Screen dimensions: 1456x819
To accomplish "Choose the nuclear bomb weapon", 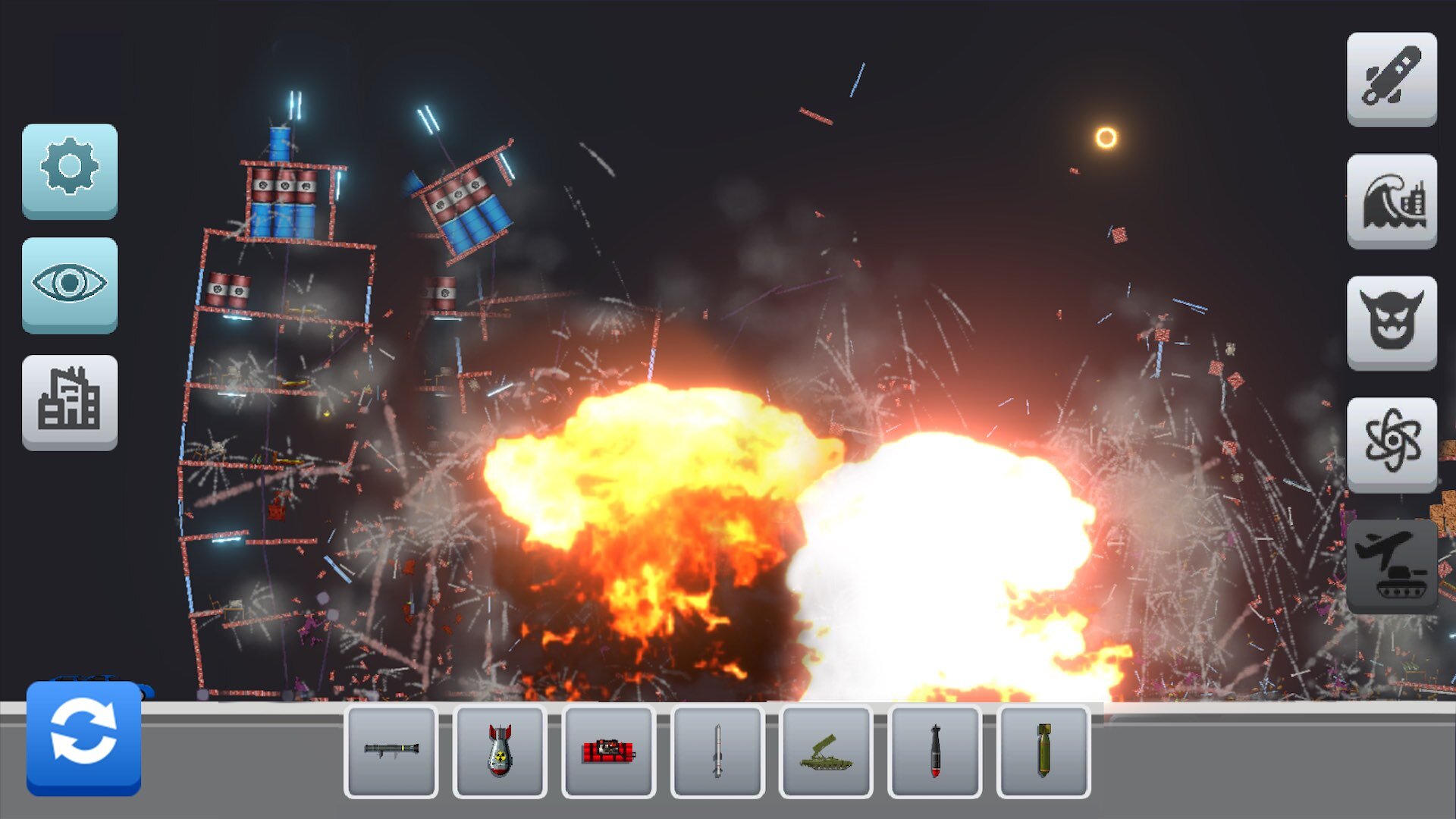I will pos(500,752).
